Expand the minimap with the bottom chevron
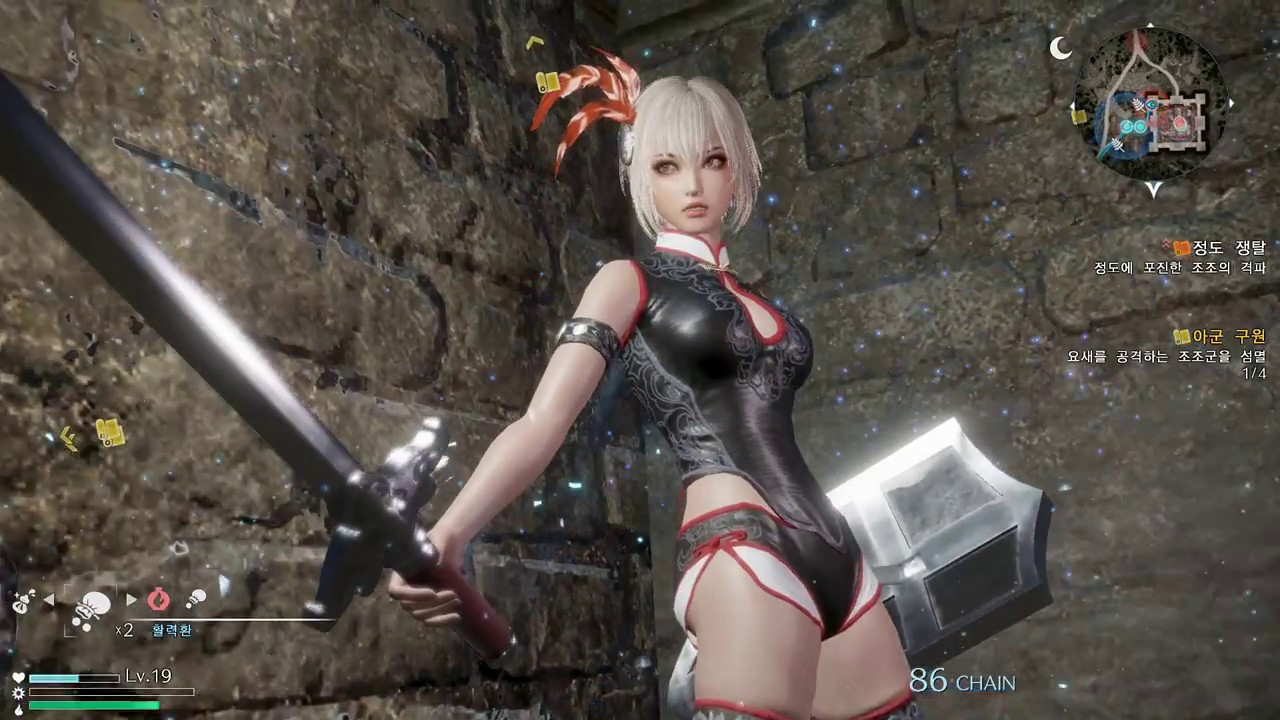The height and width of the screenshot is (720, 1280). [x=1153, y=191]
